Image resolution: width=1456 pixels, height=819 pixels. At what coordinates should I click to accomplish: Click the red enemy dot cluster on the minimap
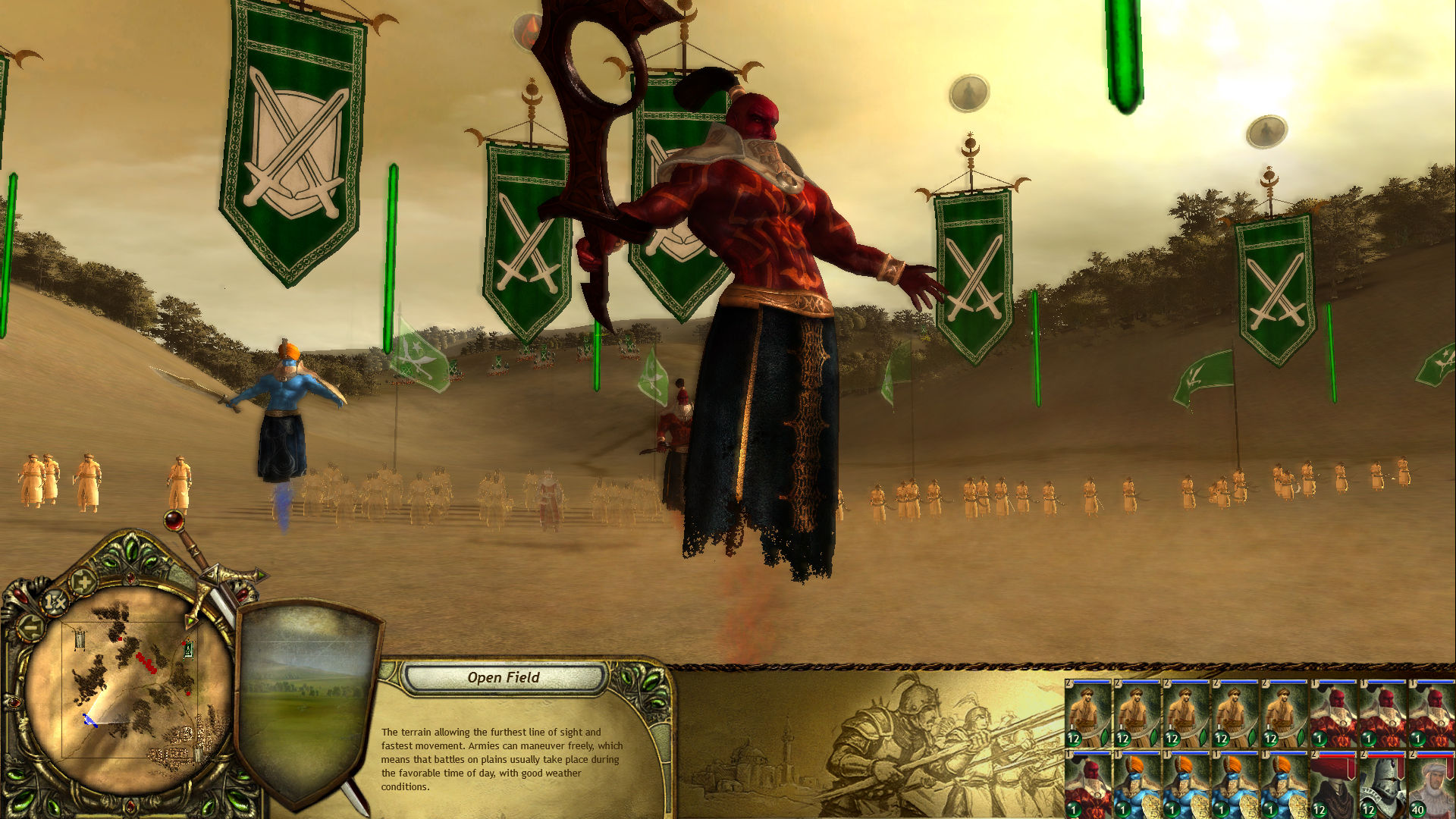coord(146,663)
